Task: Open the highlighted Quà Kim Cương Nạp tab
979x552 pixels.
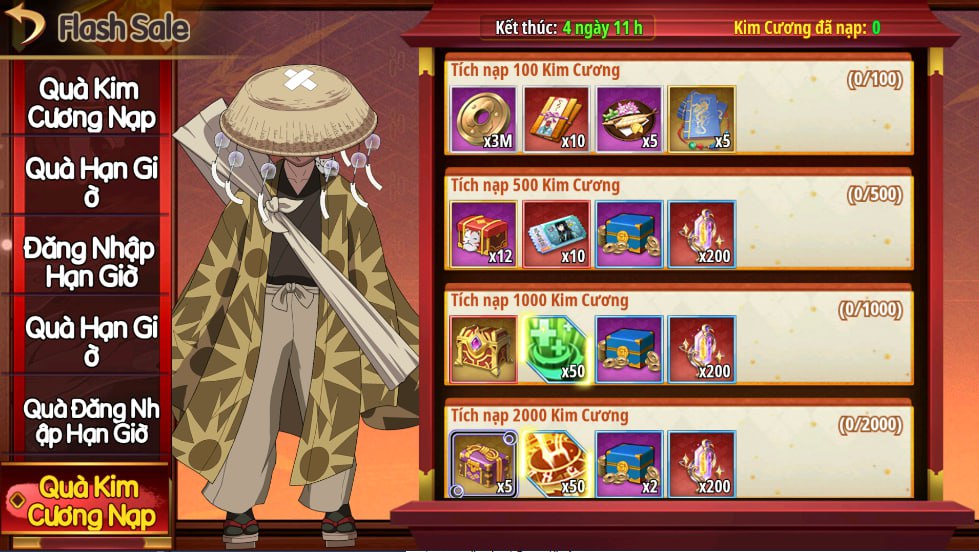Action: click(x=90, y=502)
